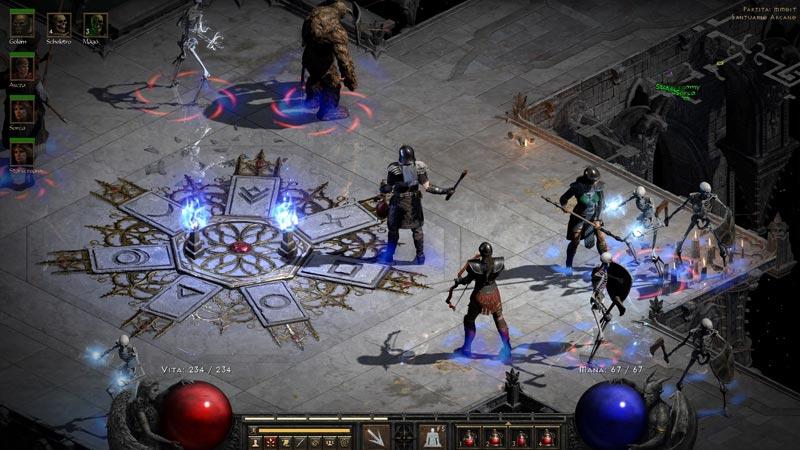Choose the left-click arrow attack skill icon
800x450 pixels.
click(x=376, y=437)
